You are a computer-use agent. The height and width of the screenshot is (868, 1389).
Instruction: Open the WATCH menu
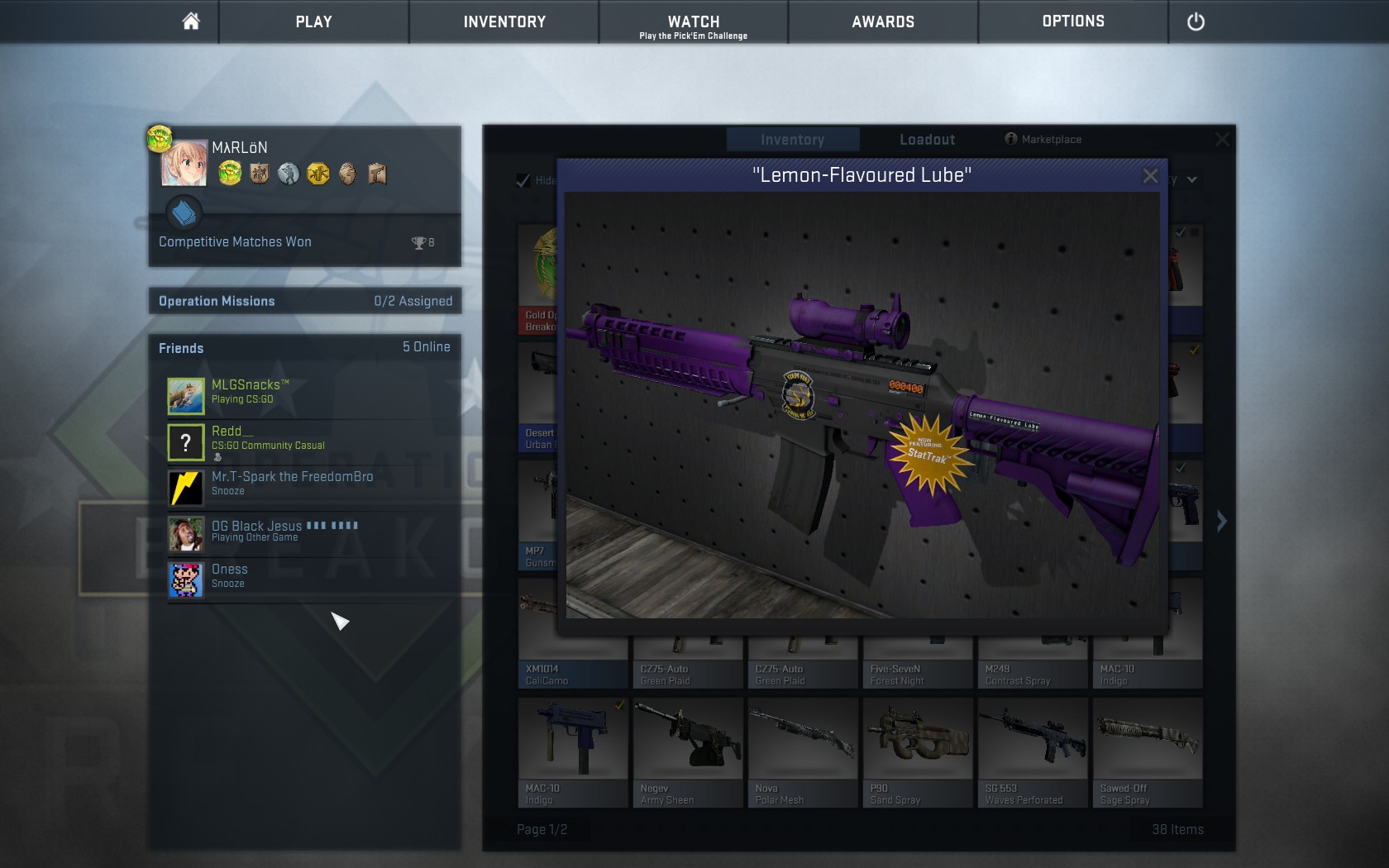click(693, 23)
